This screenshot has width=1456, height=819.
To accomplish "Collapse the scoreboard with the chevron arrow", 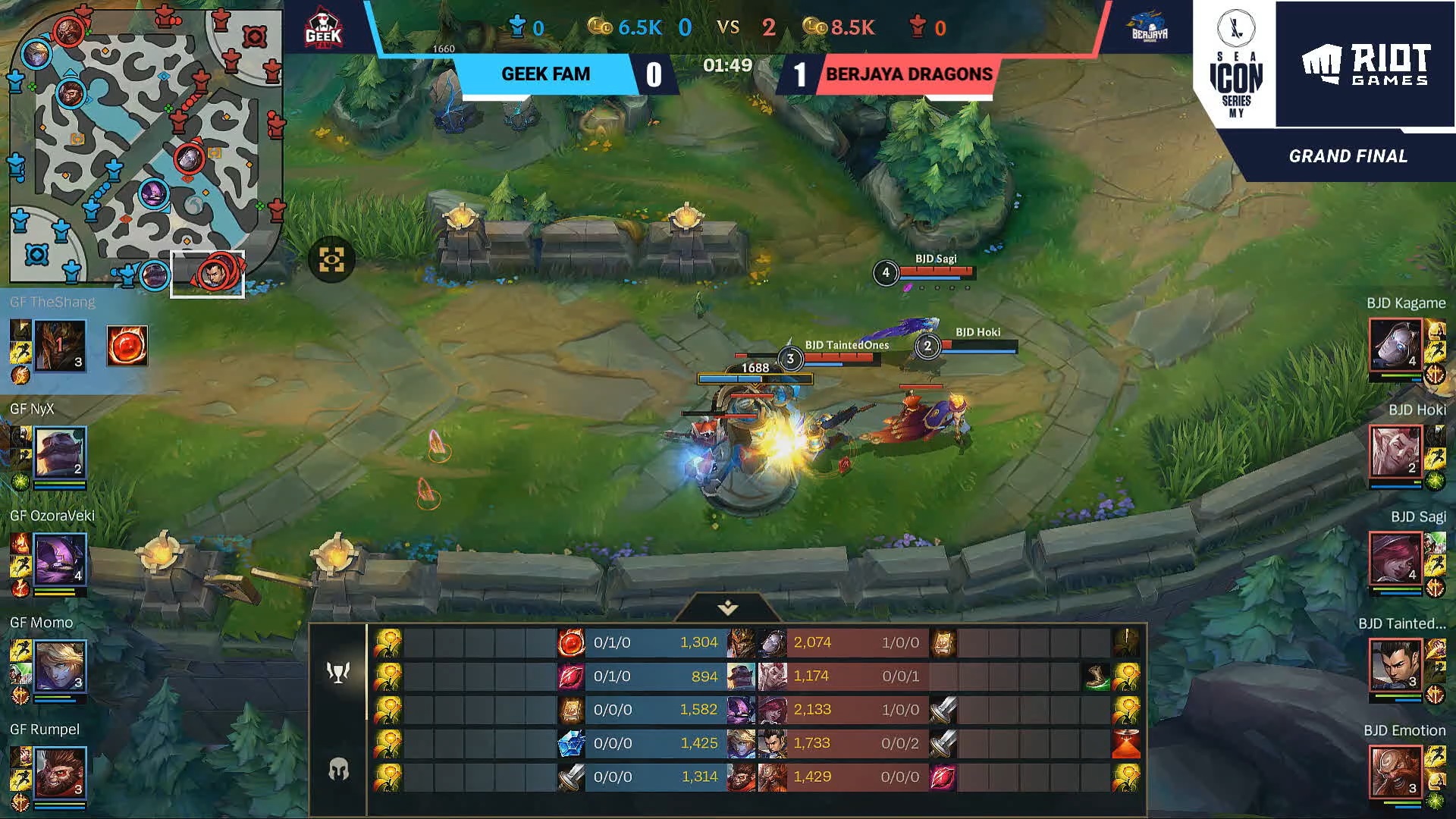I will (728, 607).
